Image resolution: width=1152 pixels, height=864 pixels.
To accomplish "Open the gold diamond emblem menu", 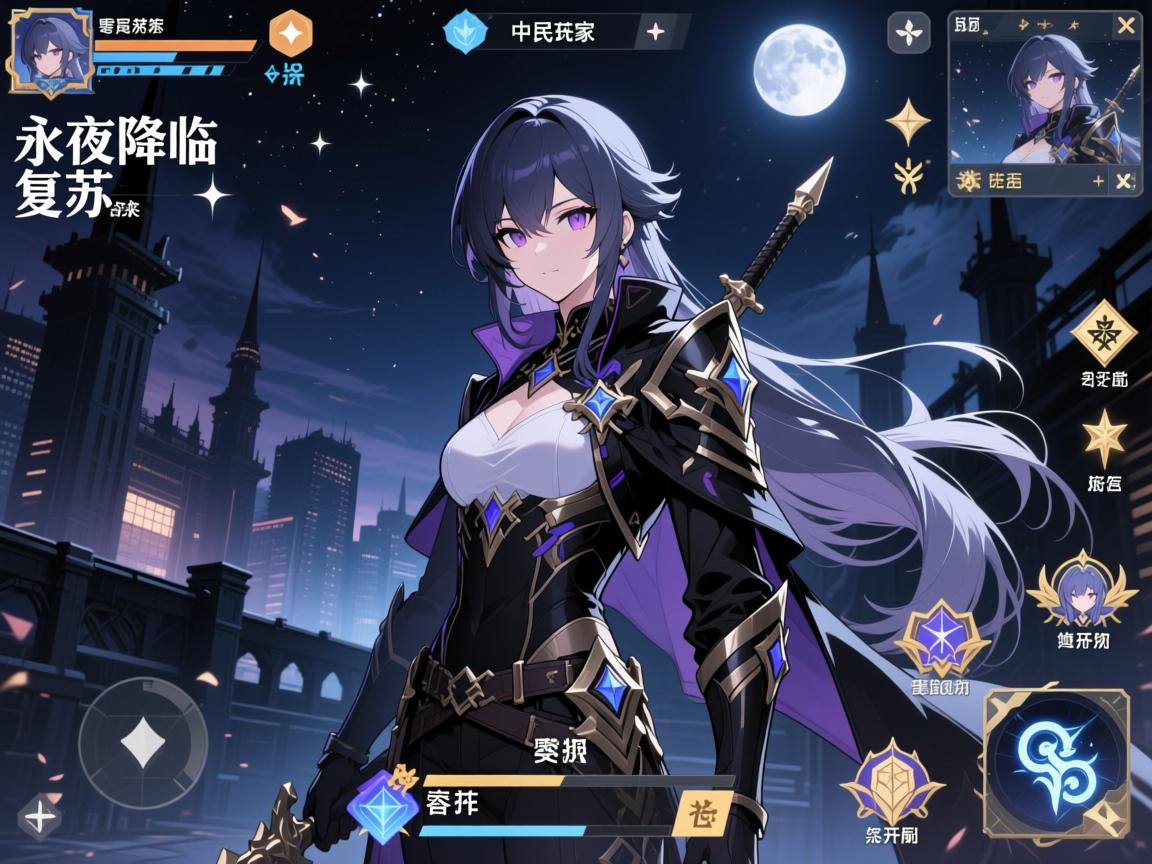I will (1103, 333).
